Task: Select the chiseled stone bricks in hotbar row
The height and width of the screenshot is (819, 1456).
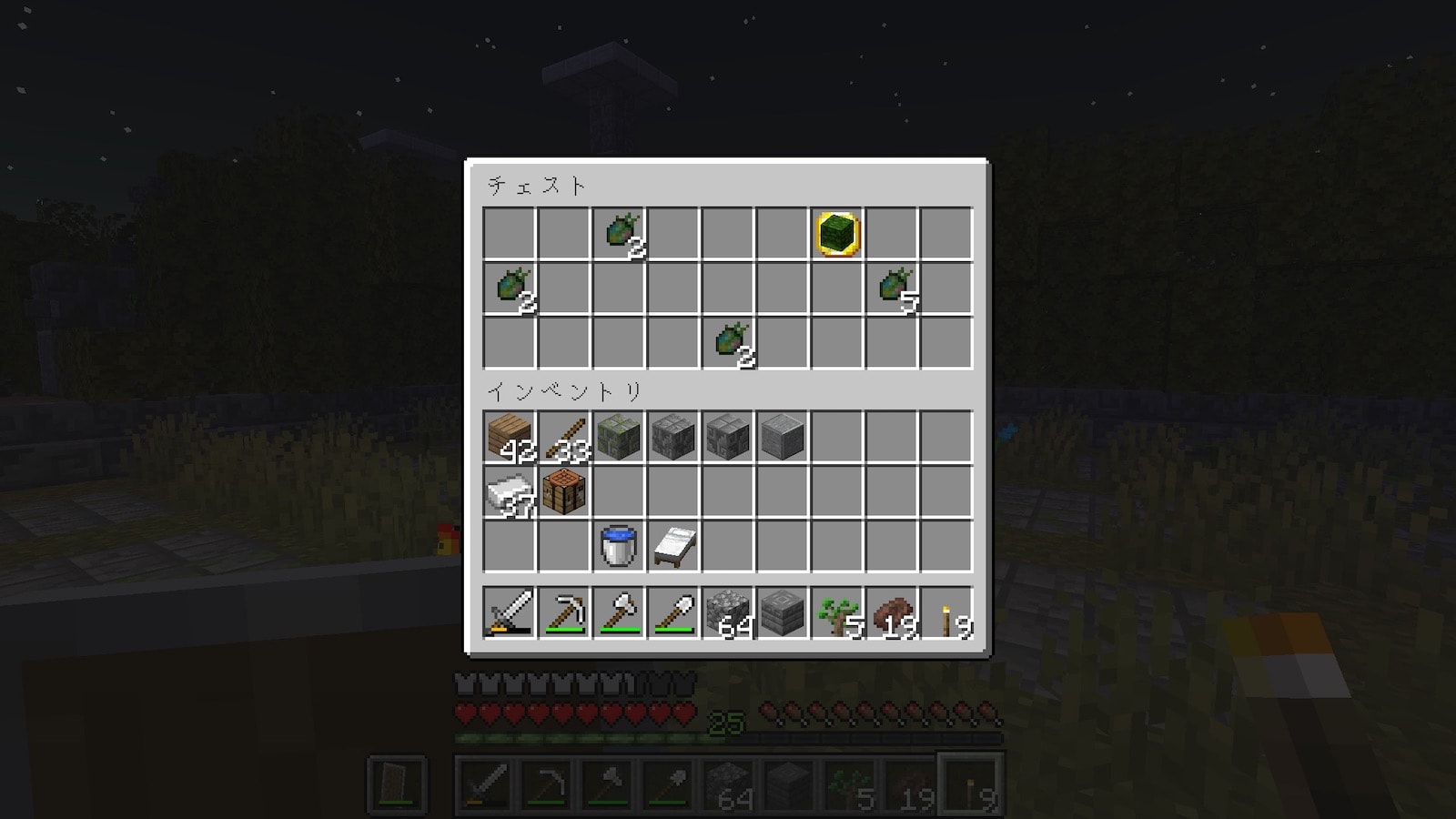Action: (783, 612)
